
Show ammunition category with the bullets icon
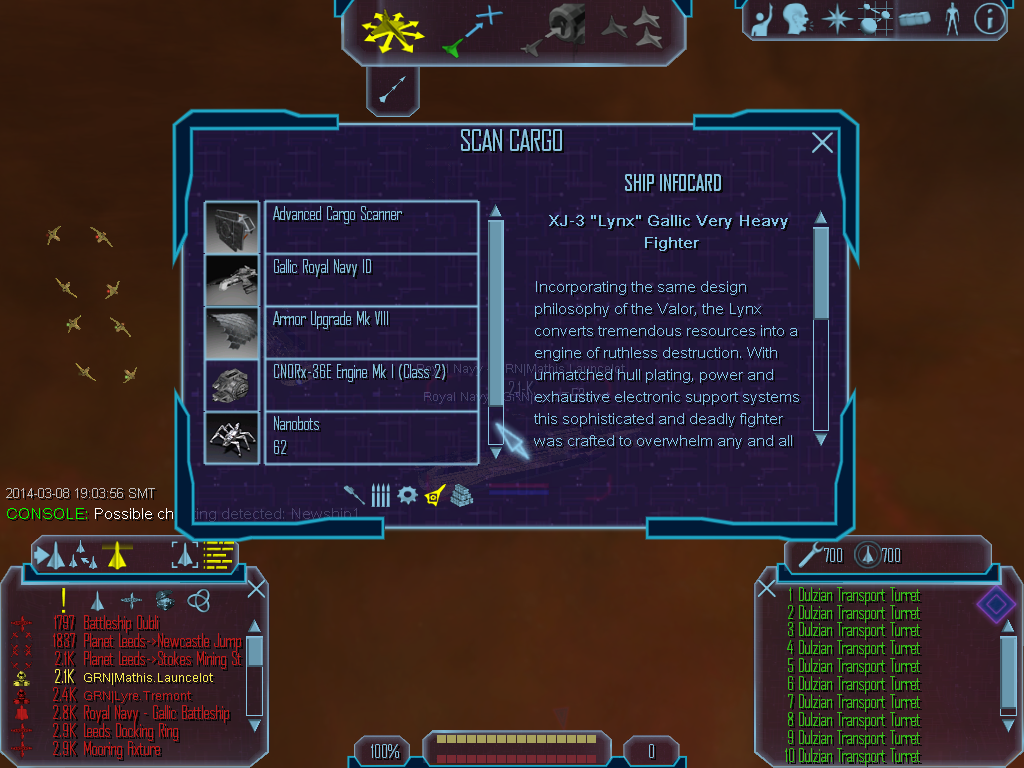[380, 495]
